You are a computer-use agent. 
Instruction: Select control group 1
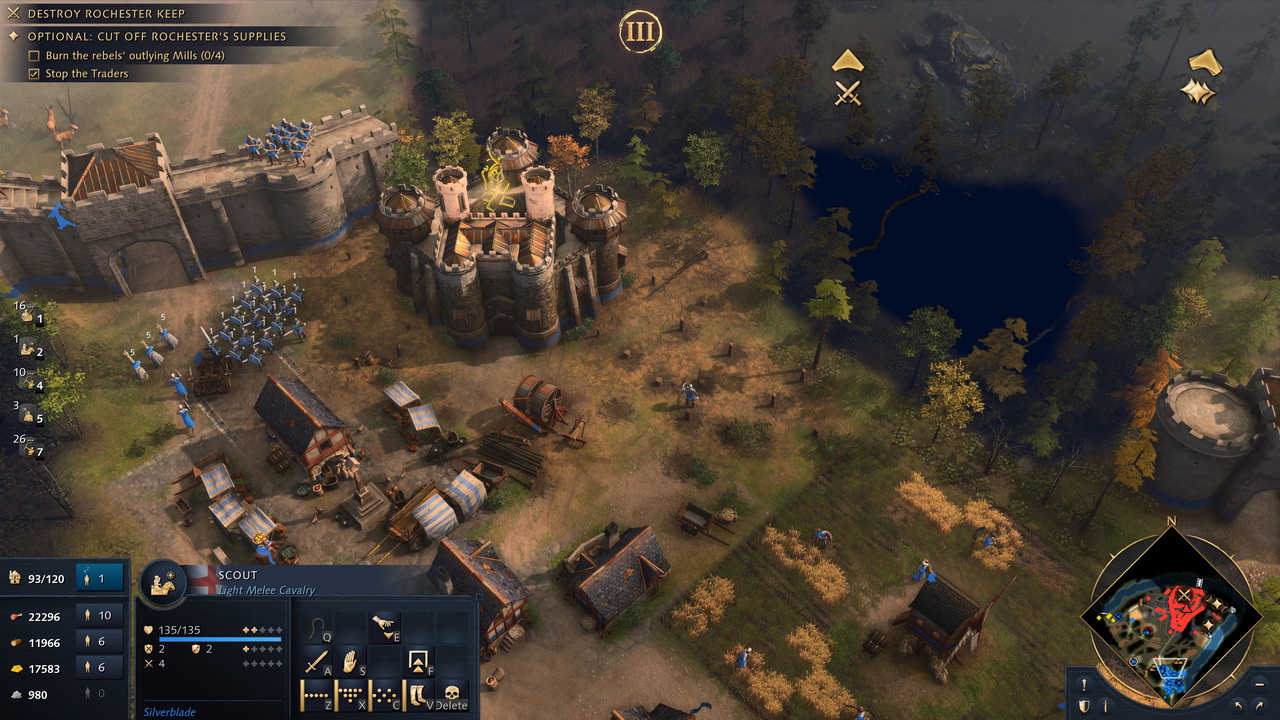pos(30,319)
